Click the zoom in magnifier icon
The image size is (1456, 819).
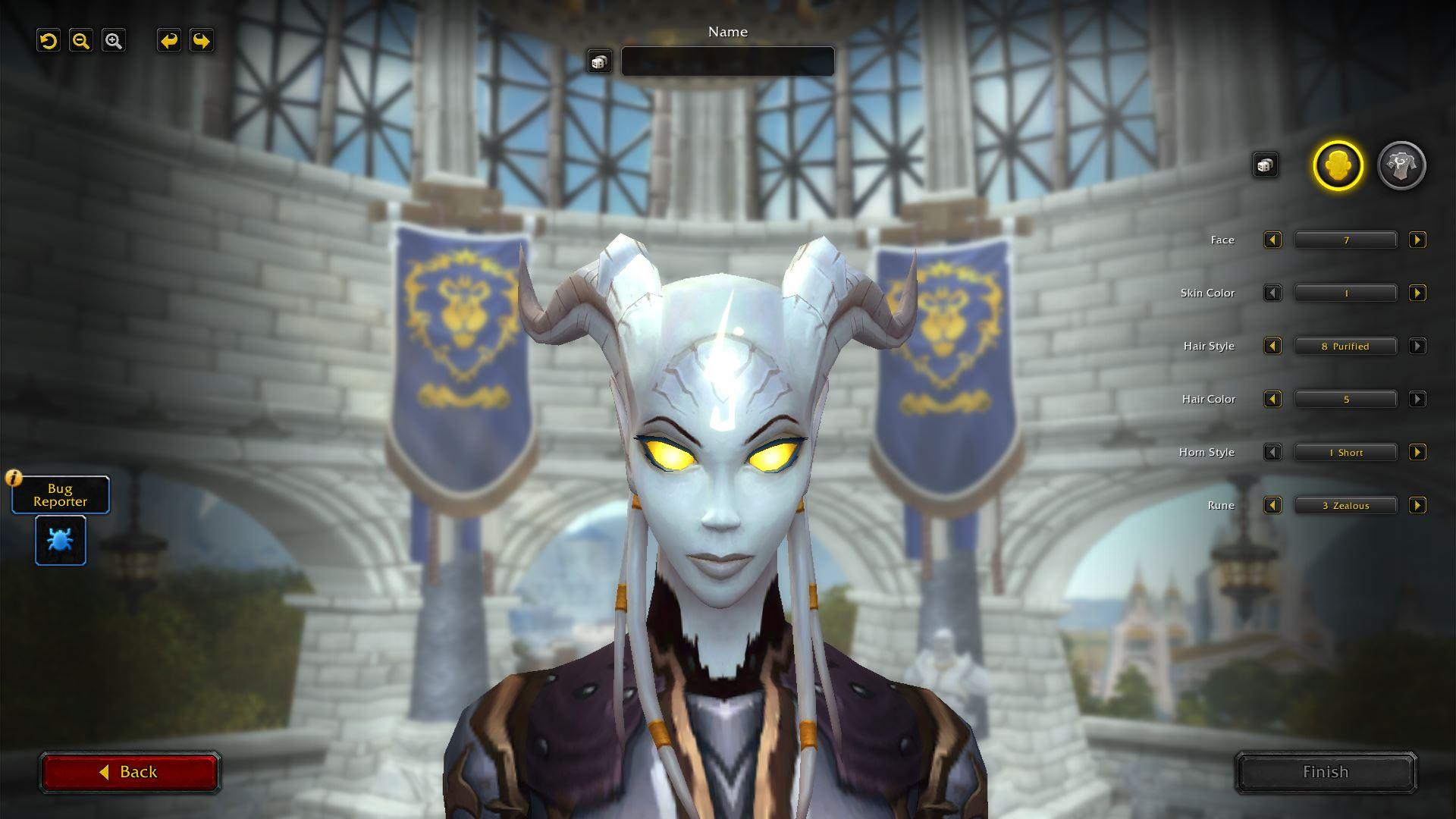click(114, 41)
